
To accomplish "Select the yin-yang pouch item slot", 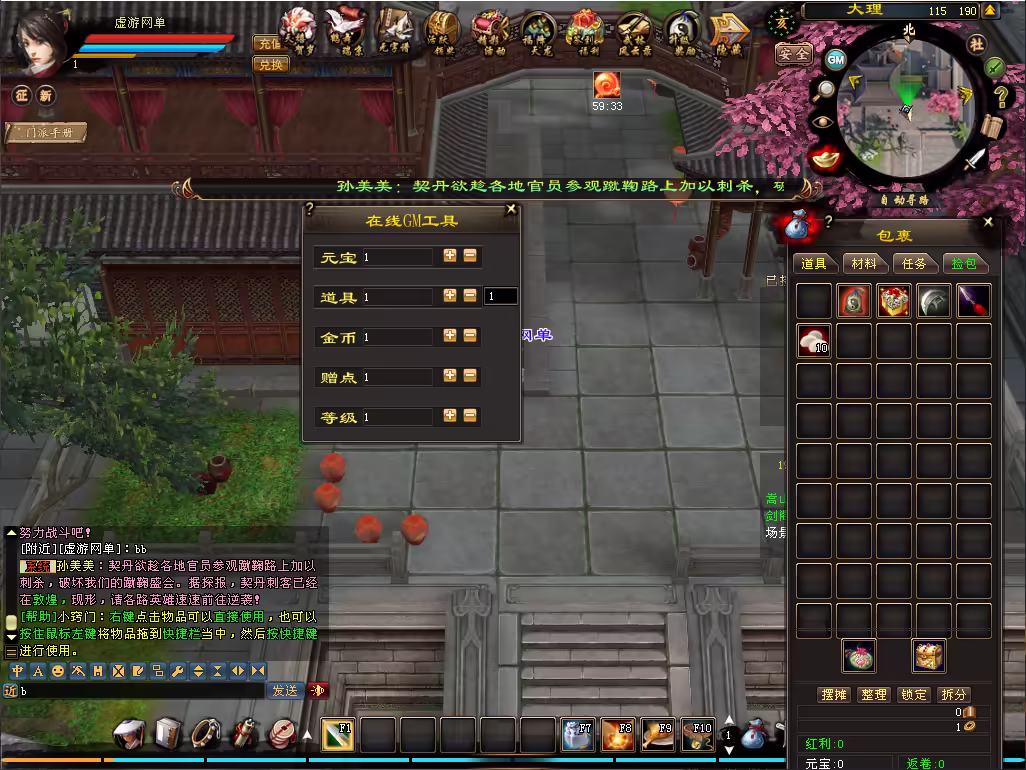I will click(x=853, y=301).
